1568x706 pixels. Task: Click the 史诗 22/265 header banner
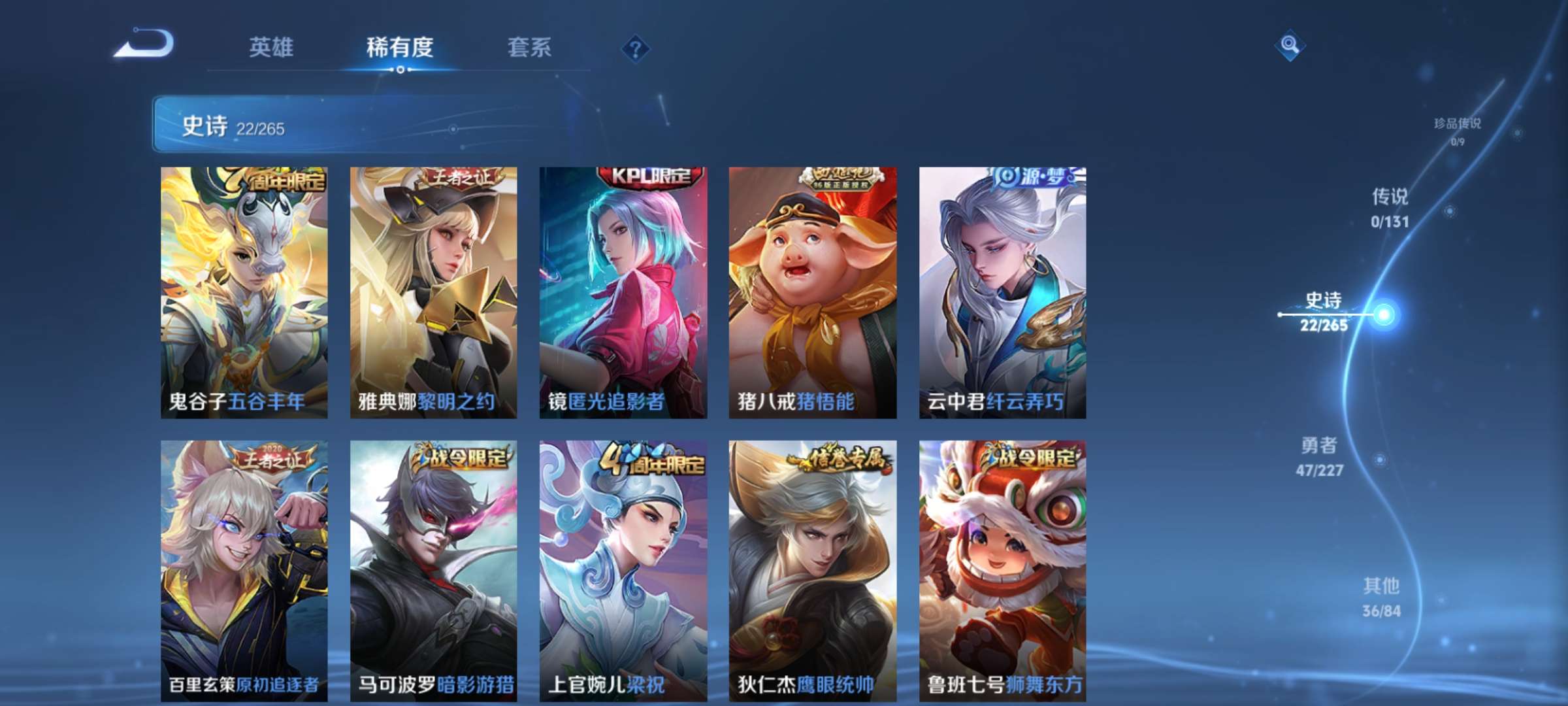pyautogui.click(x=366, y=126)
